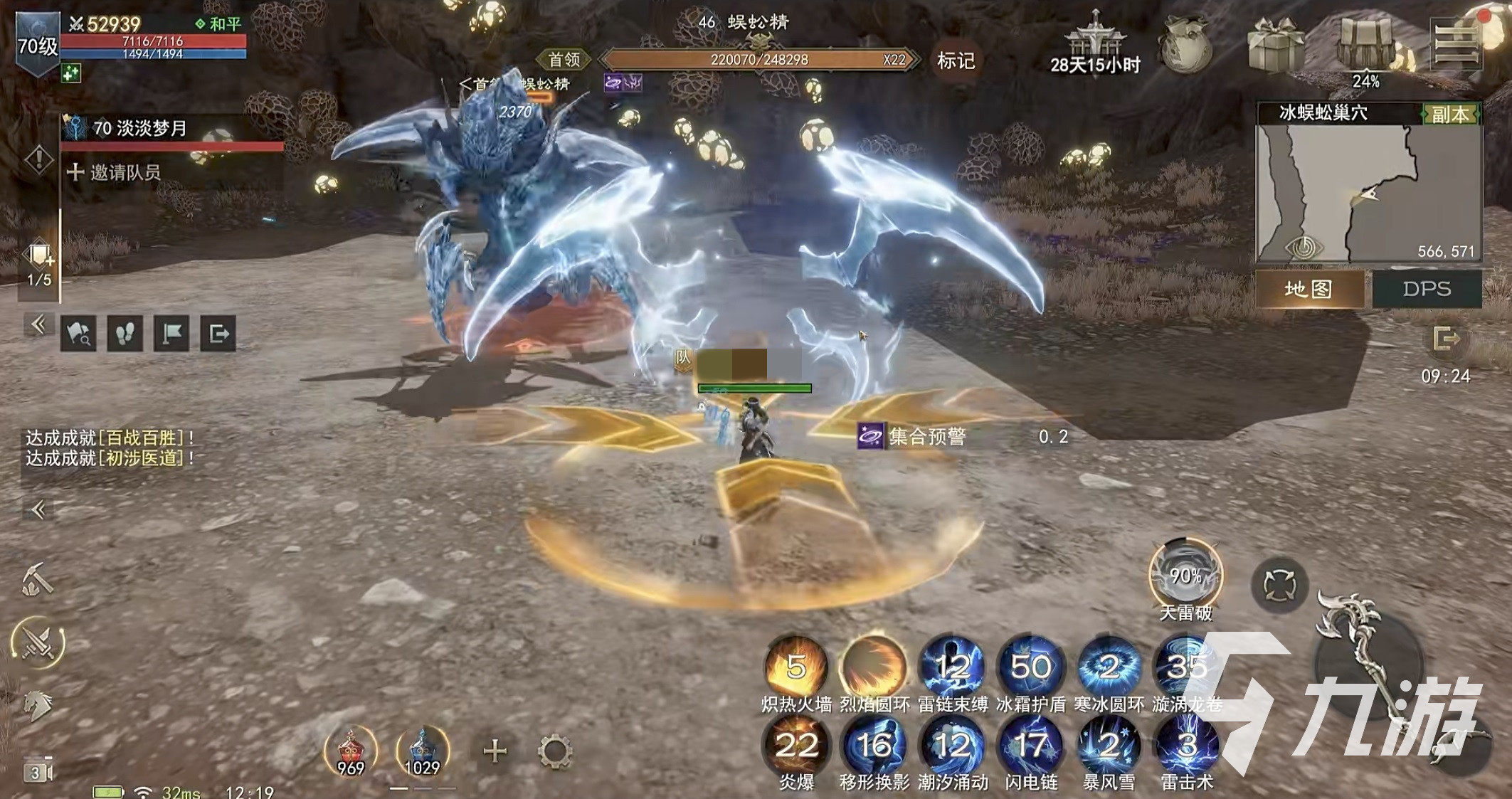Use the red health potion slot
The width and height of the screenshot is (1512, 799).
pyautogui.click(x=350, y=751)
